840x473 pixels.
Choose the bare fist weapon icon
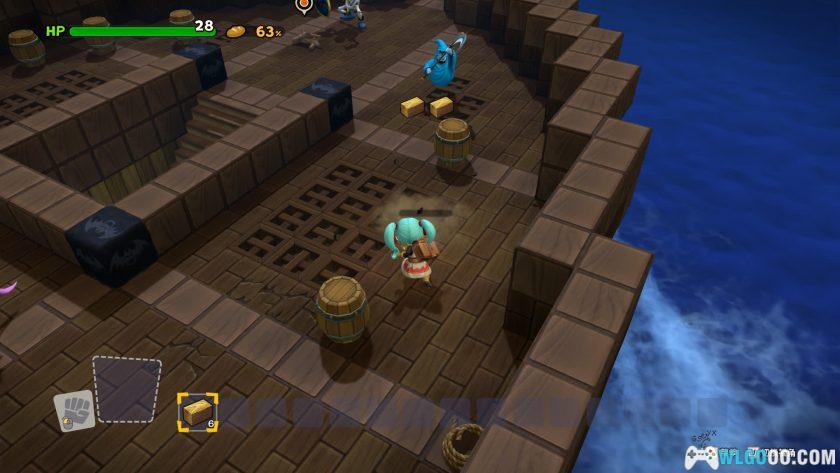(74, 410)
